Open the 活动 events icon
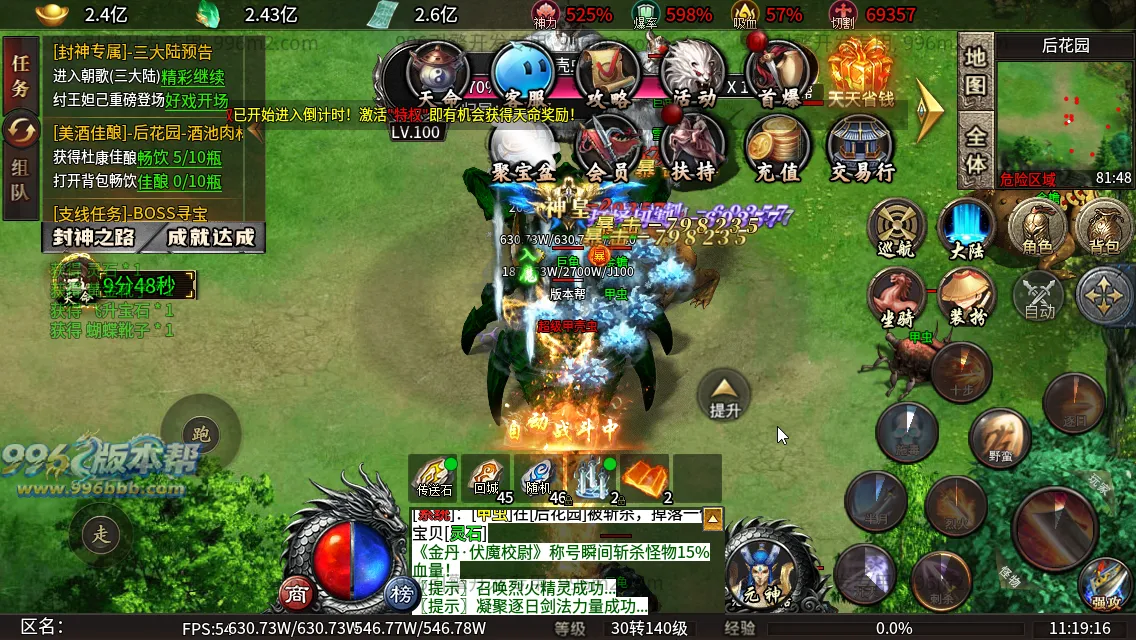 tap(694, 75)
